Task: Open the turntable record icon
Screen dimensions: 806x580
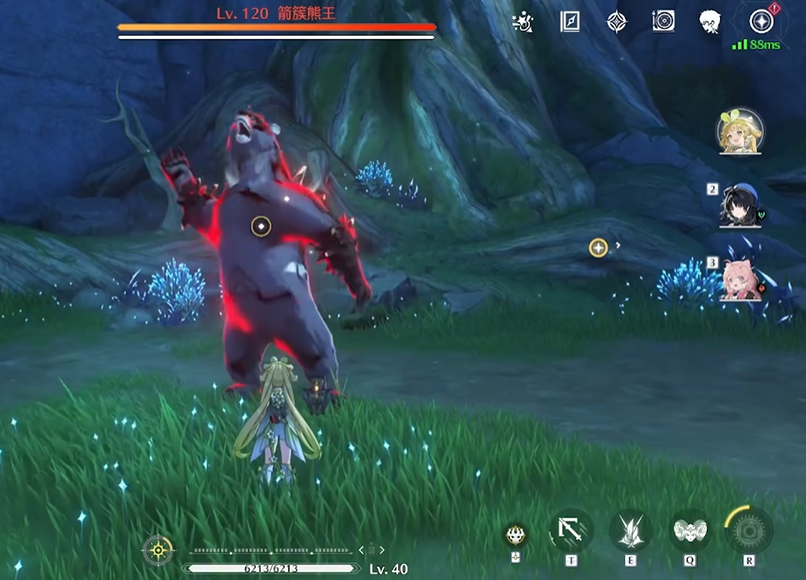Action: (664, 21)
